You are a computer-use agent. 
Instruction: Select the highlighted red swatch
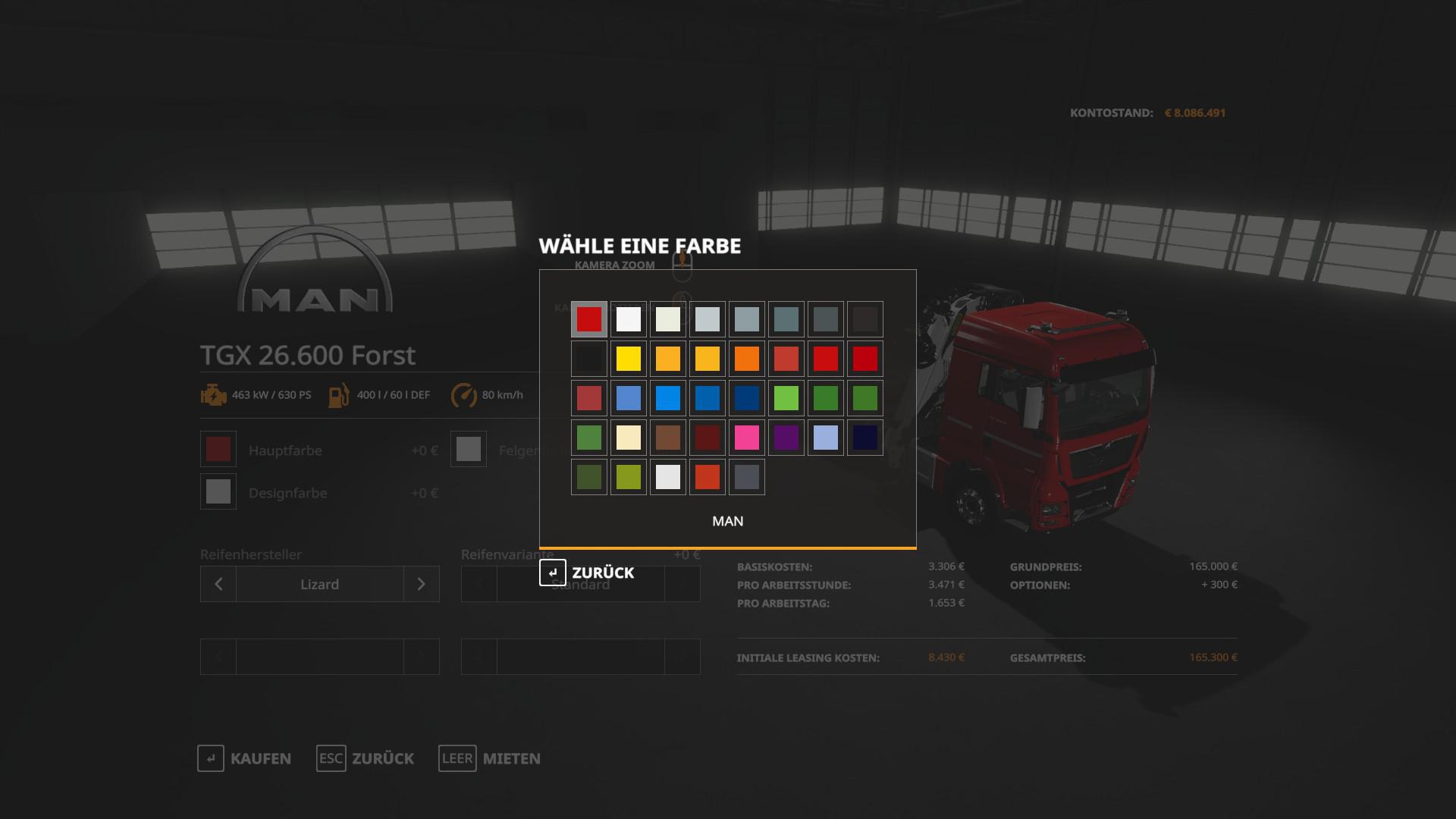click(x=589, y=319)
